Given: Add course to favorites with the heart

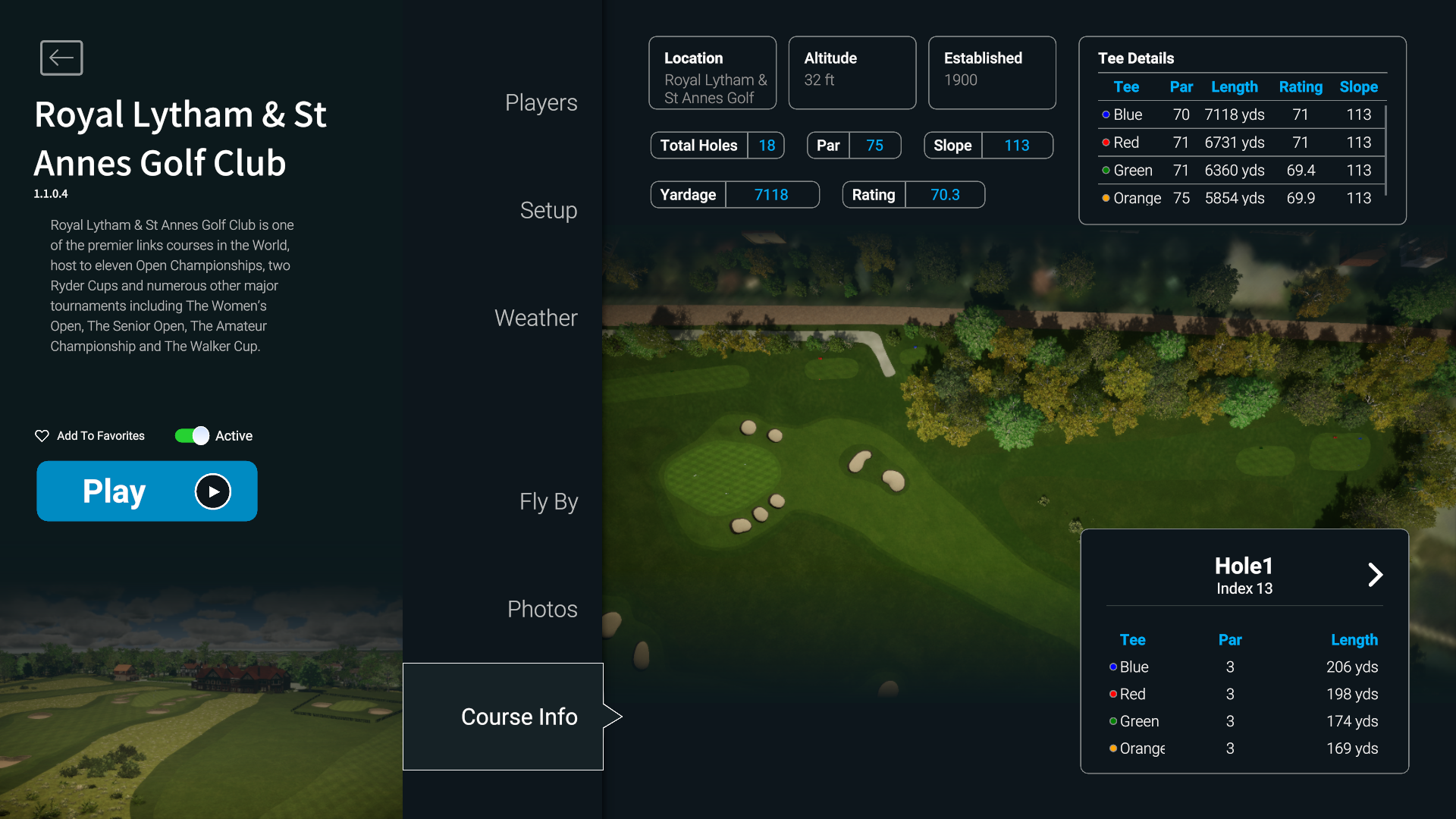Looking at the screenshot, I should (42, 436).
